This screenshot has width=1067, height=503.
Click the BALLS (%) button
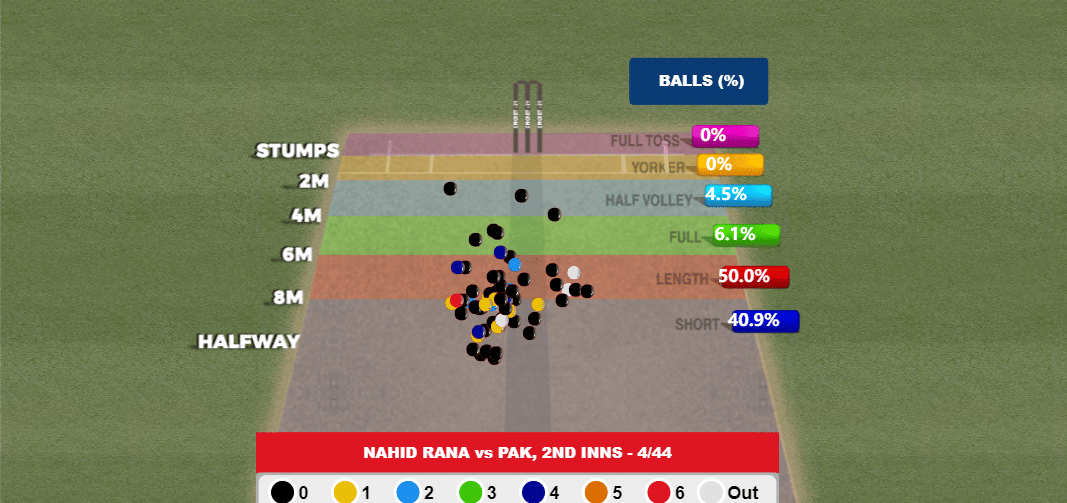(x=698, y=81)
